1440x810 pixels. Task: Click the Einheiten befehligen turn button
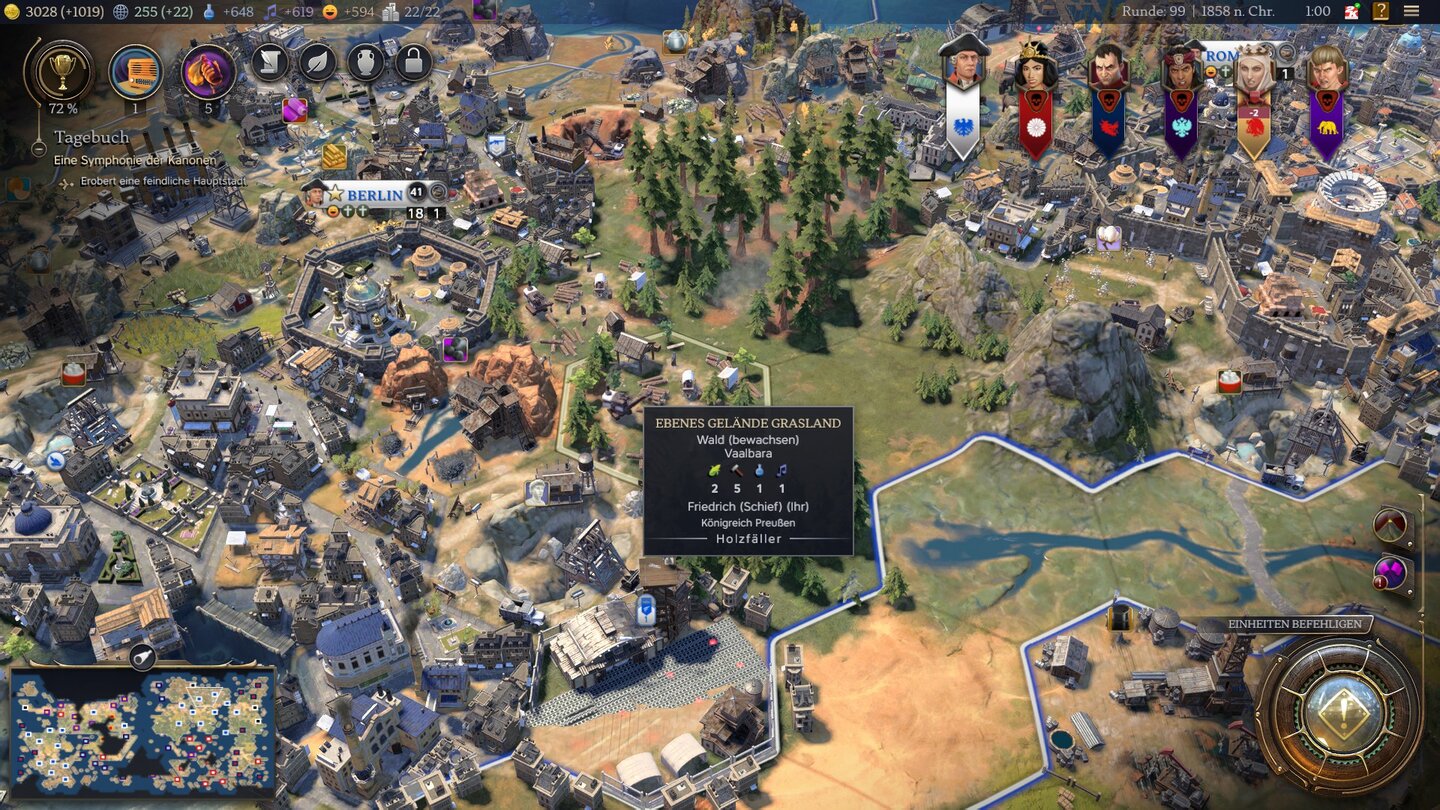click(x=1340, y=713)
